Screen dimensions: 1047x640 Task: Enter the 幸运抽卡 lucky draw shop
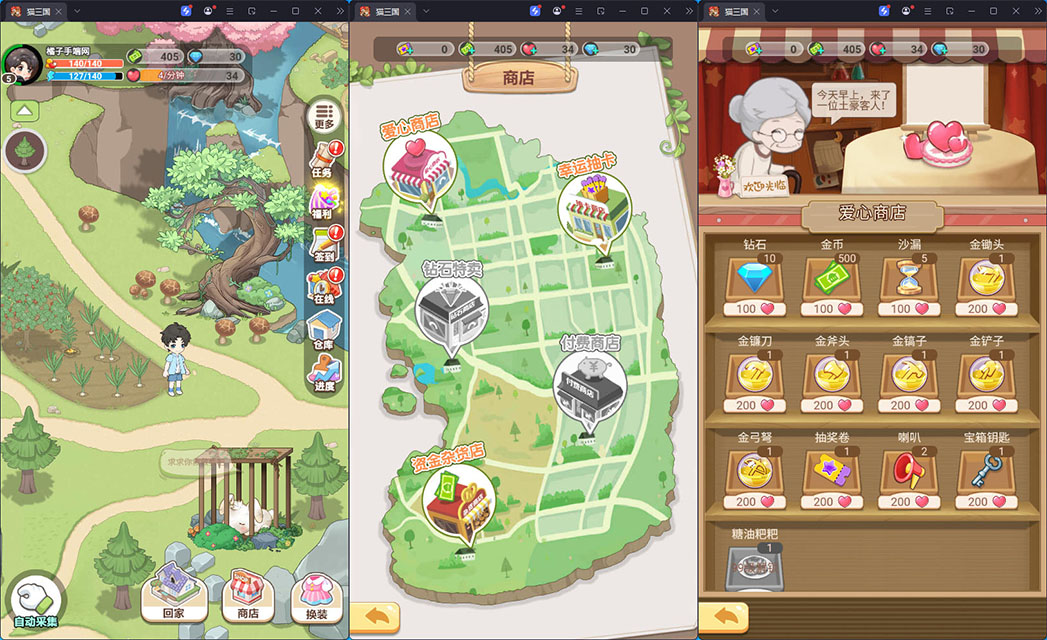(593, 212)
